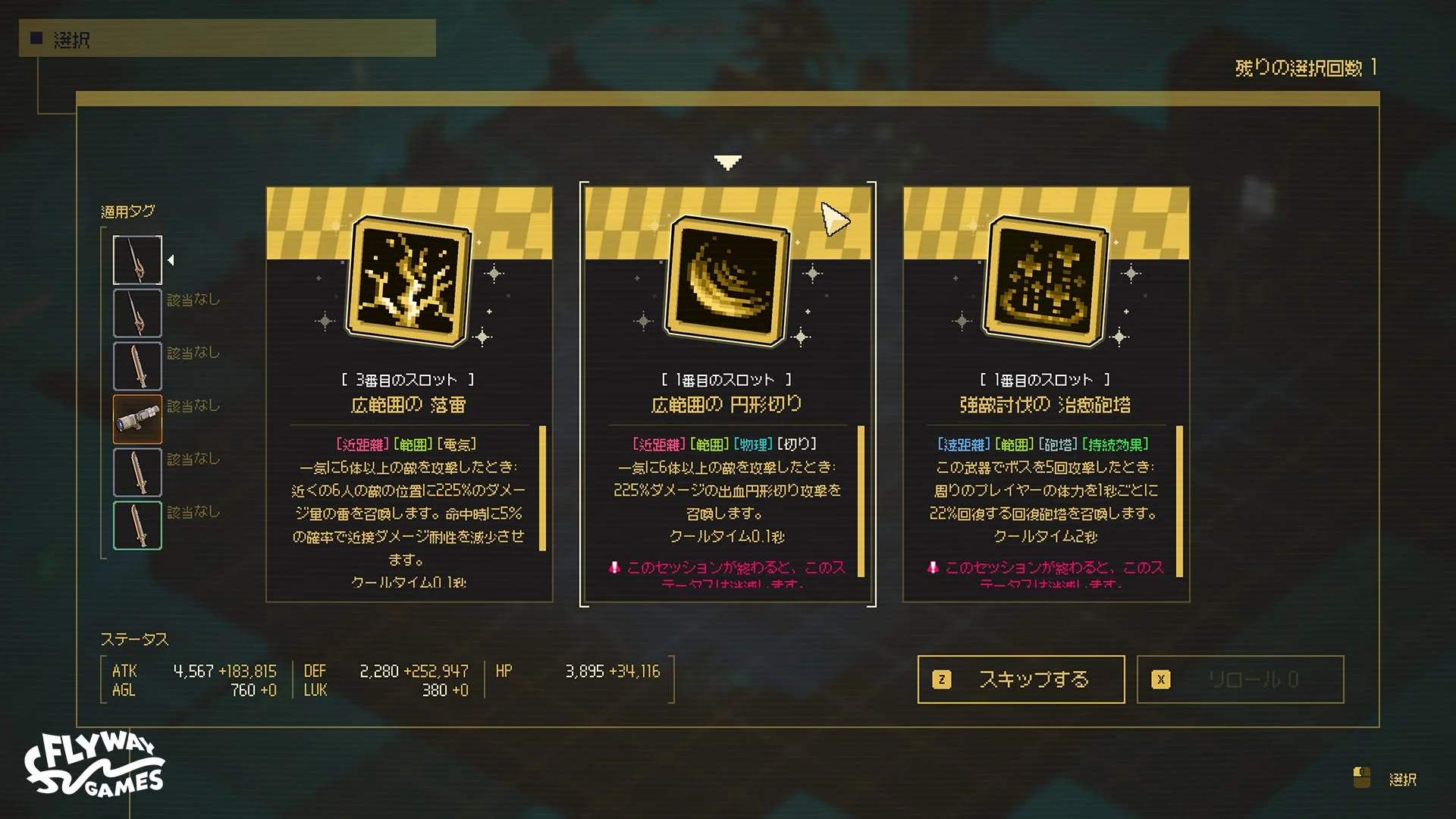Click the リロール 0 reroll button

(x=1241, y=679)
